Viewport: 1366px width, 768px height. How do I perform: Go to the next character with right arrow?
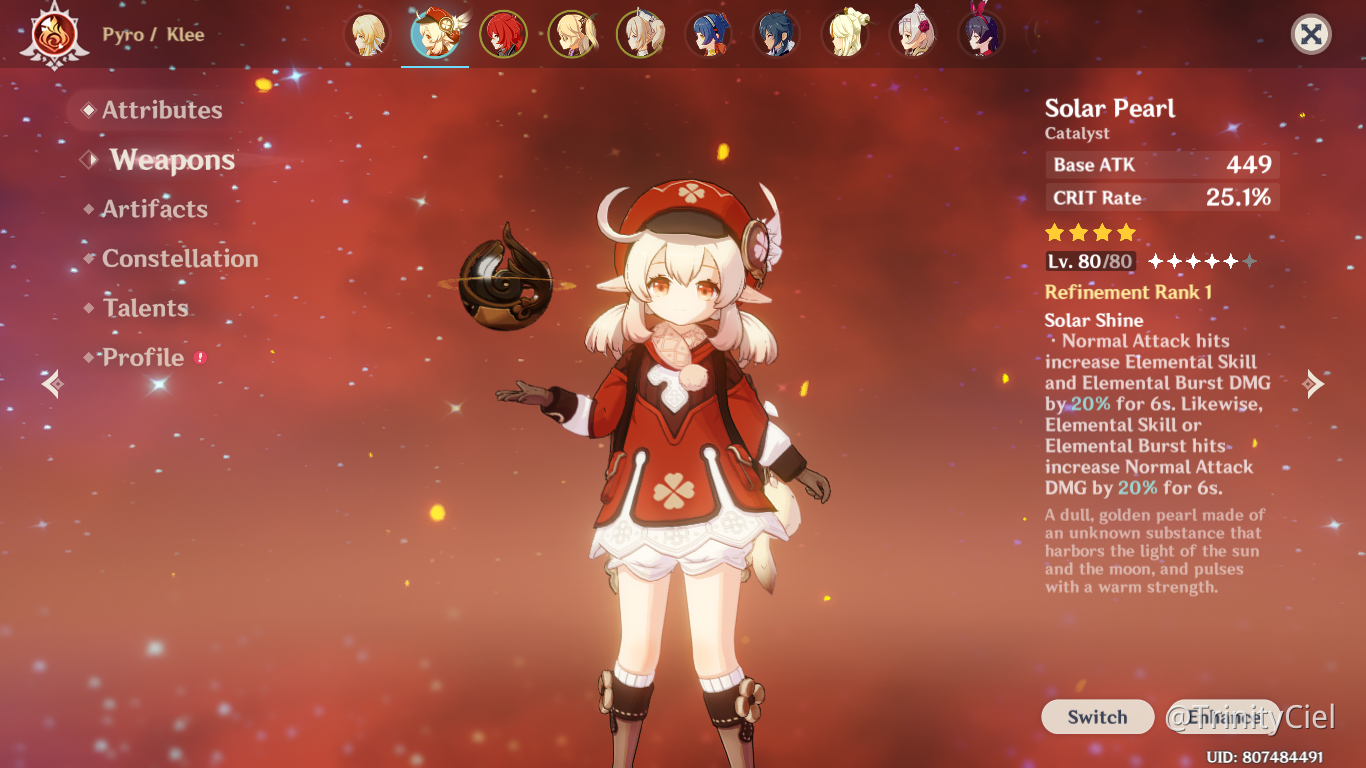pos(1314,383)
